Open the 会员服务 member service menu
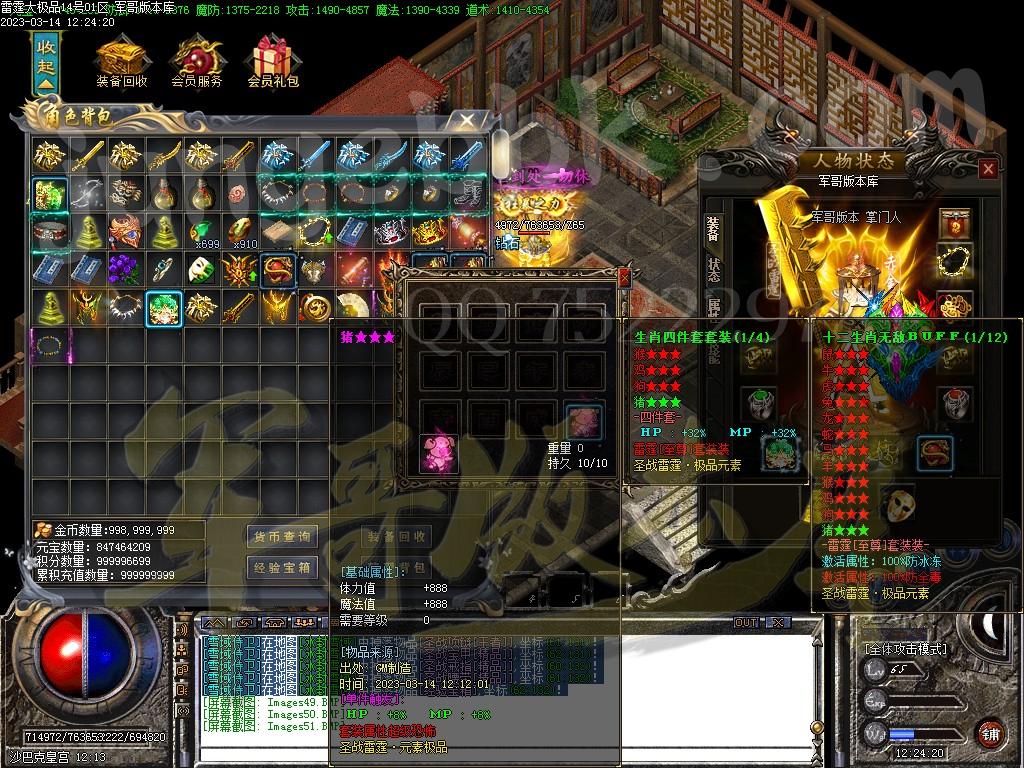Image resolution: width=1024 pixels, height=768 pixels. (196, 62)
